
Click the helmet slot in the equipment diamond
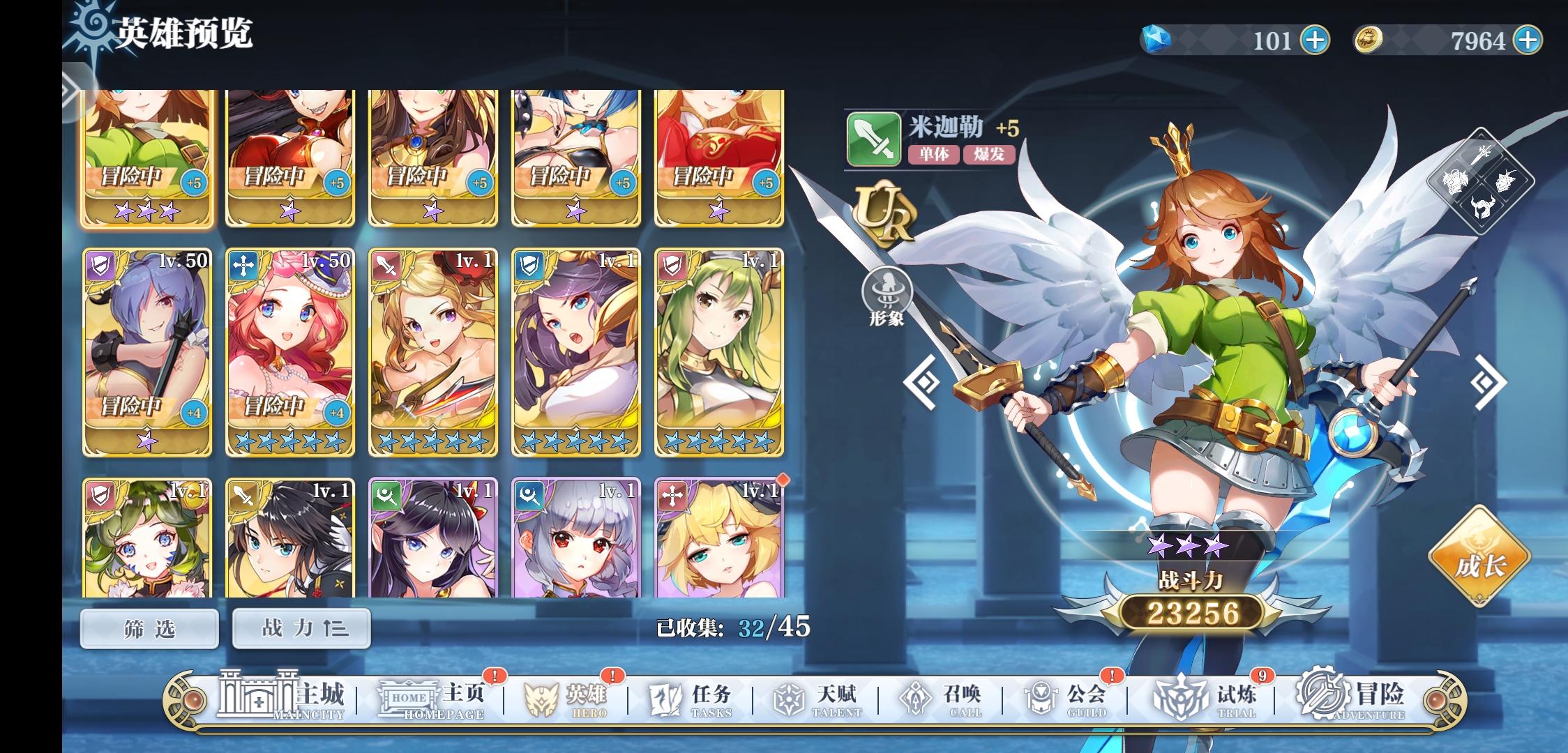tap(1483, 208)
